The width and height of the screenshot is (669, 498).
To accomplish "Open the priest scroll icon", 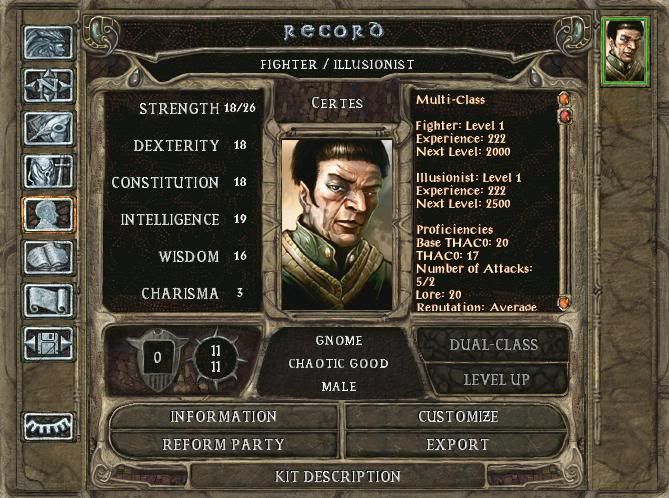I will [x=48, y=301].
